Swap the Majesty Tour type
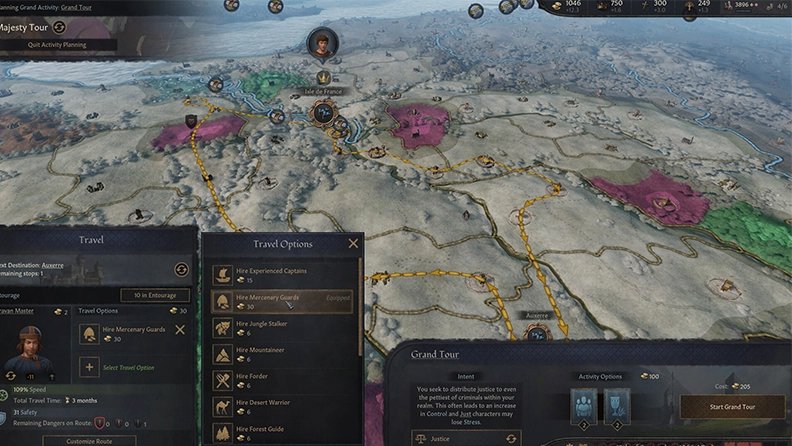 (59, 27)
